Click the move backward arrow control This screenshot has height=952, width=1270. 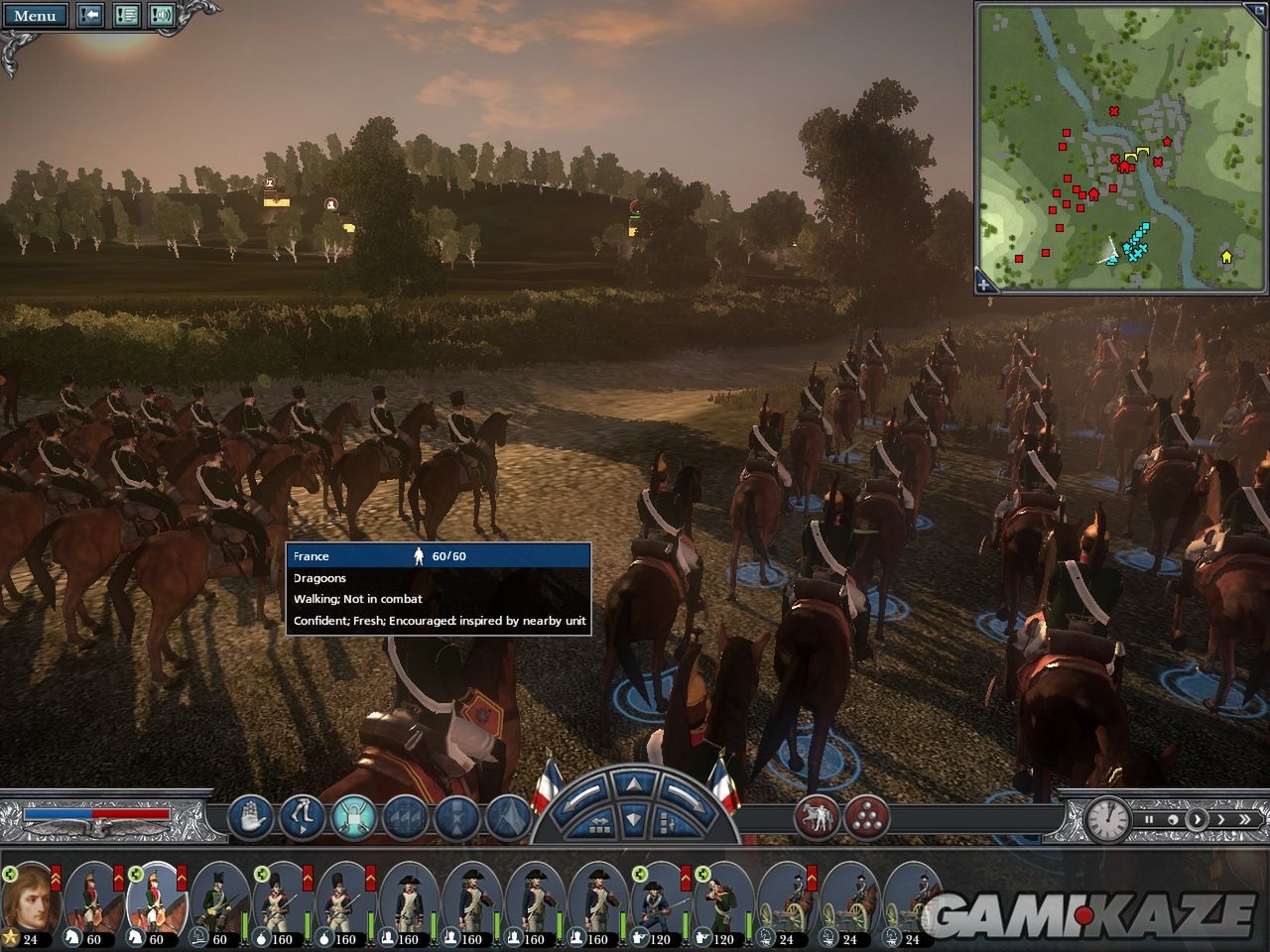pos(633,820)
